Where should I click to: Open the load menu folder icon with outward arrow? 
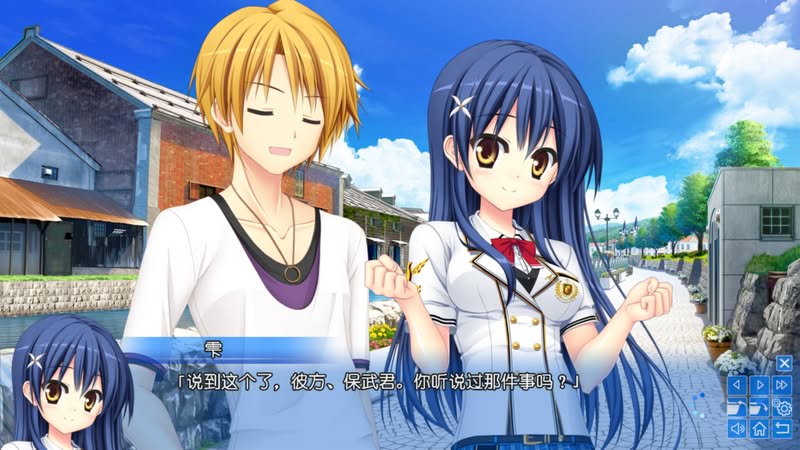click(x=760, y=407)
